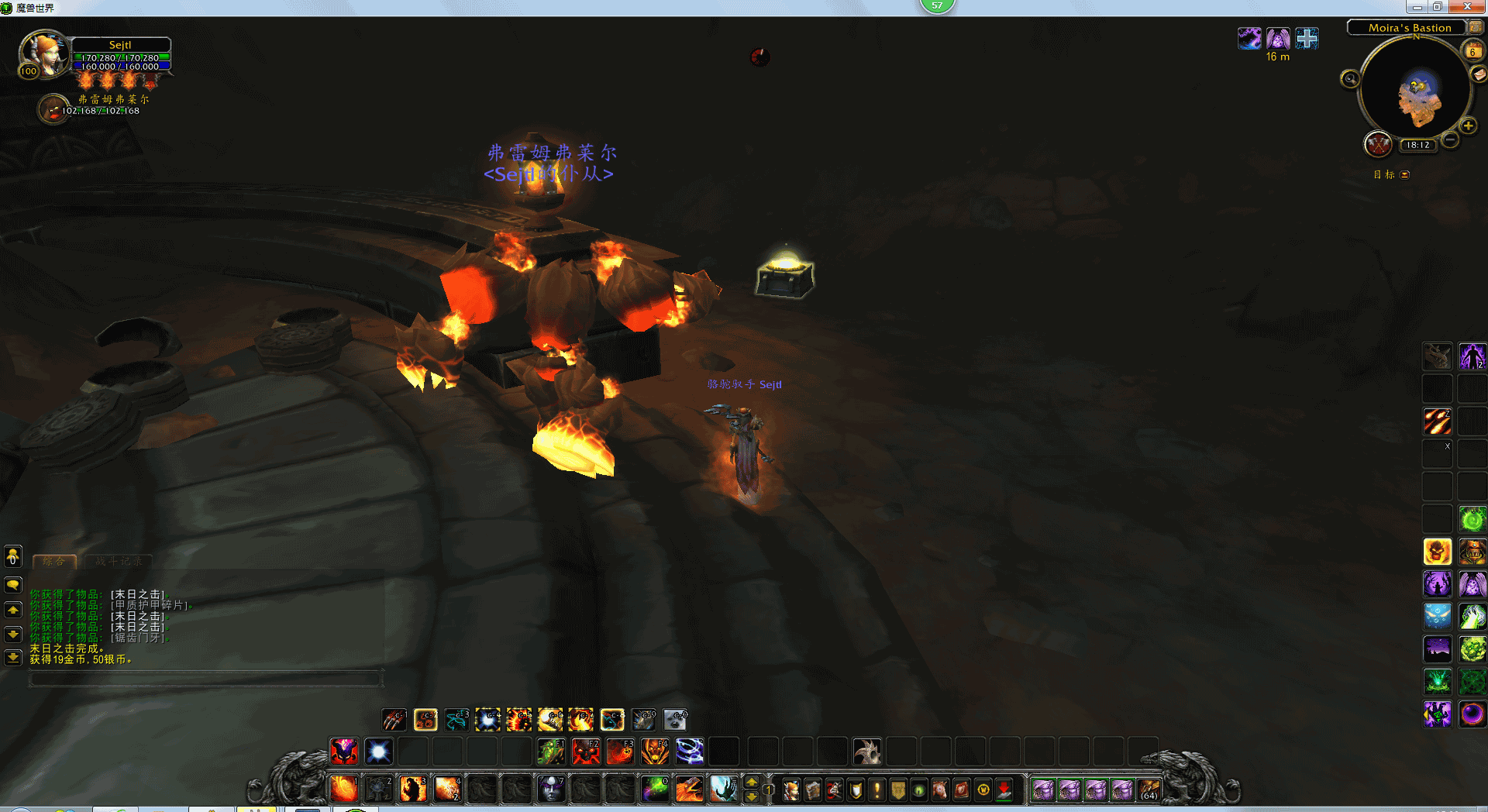Open the character info micro button
1488x812 pixels.
pyautogui.click(x=791, y=790)
